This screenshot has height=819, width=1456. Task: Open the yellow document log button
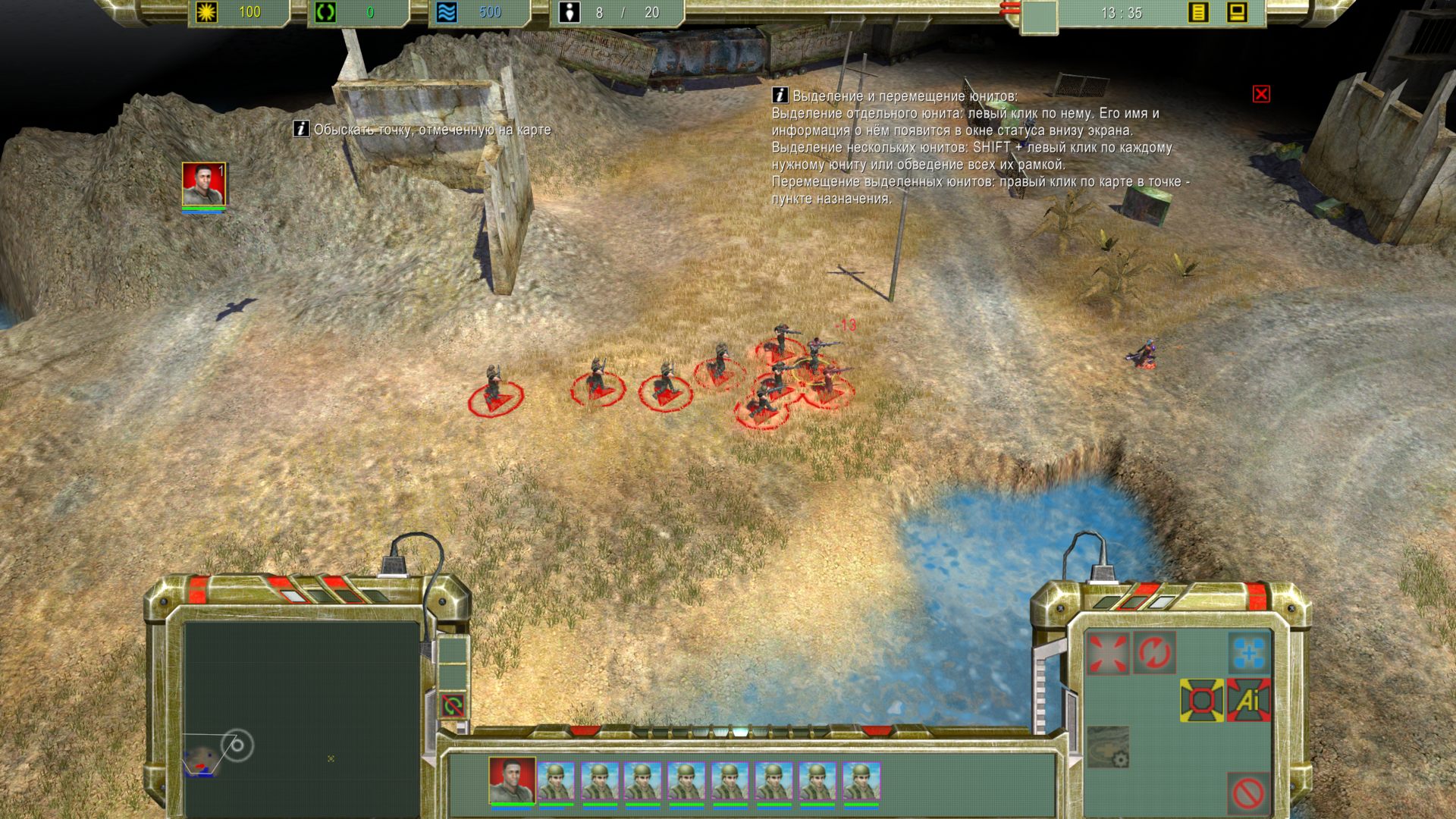(x=1198, y=13)
